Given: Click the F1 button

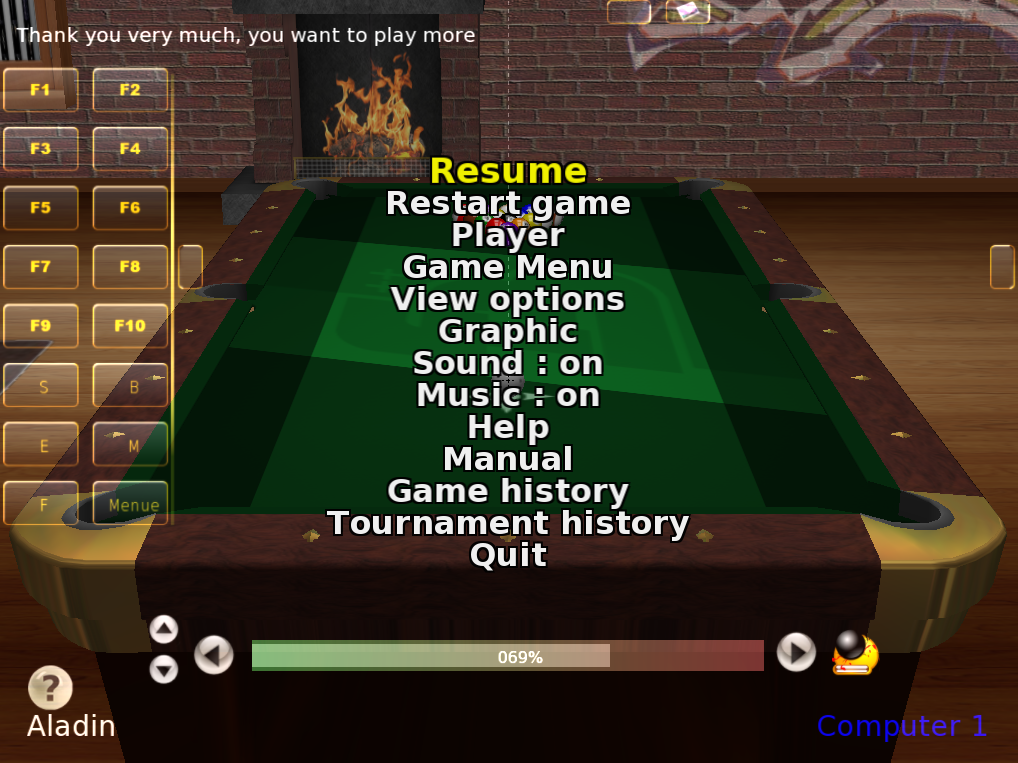Looking at the screenshot, I should point(41,90).
